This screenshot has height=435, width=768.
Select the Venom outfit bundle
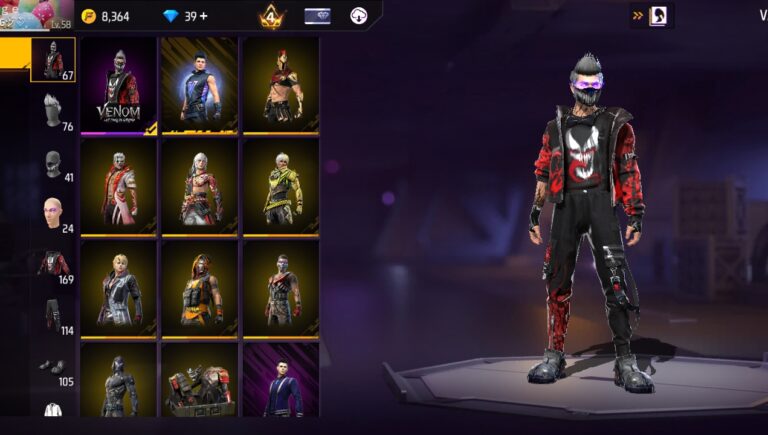118,85
